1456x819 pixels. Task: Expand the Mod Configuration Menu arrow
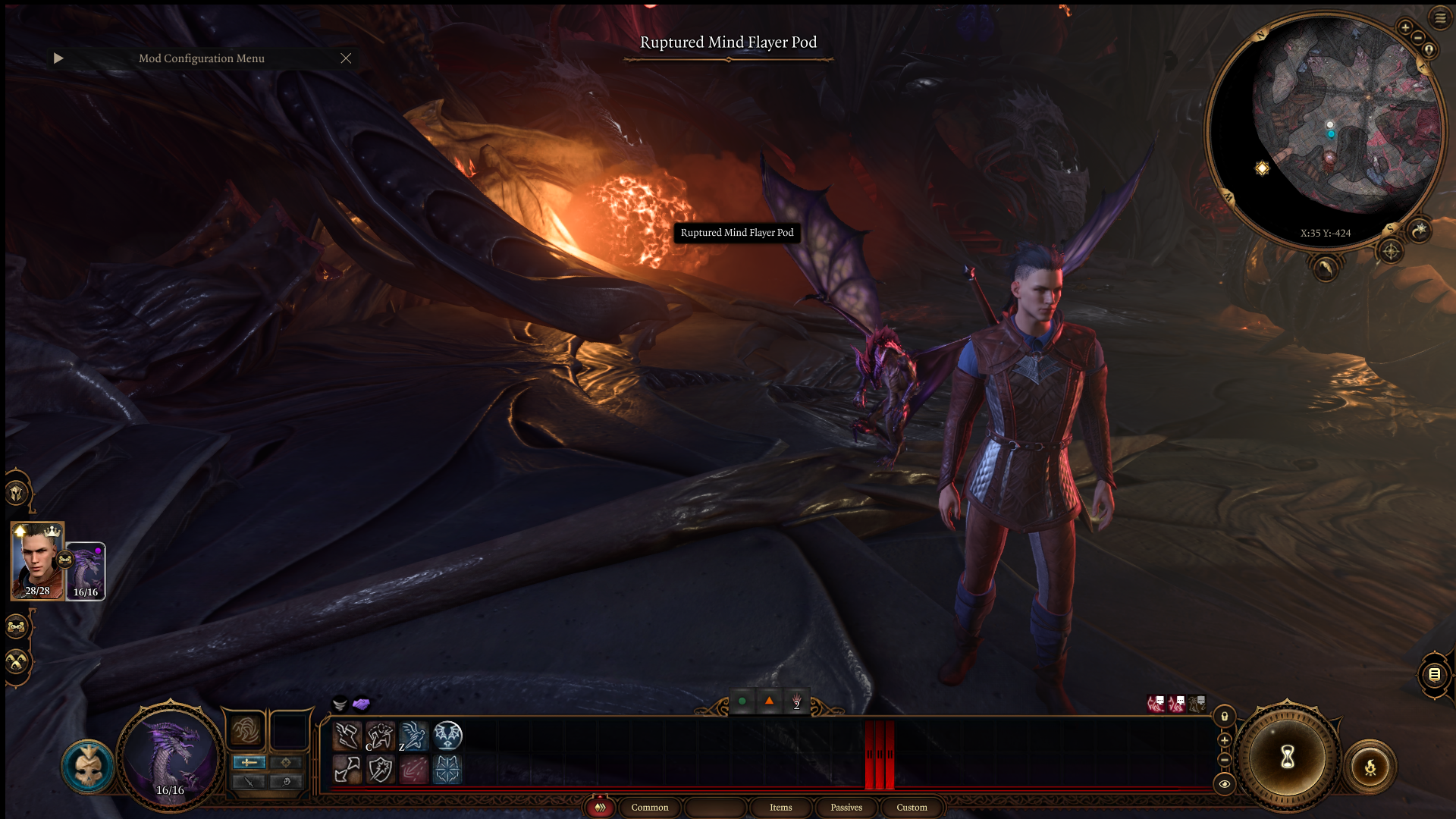tap(58, 58)
